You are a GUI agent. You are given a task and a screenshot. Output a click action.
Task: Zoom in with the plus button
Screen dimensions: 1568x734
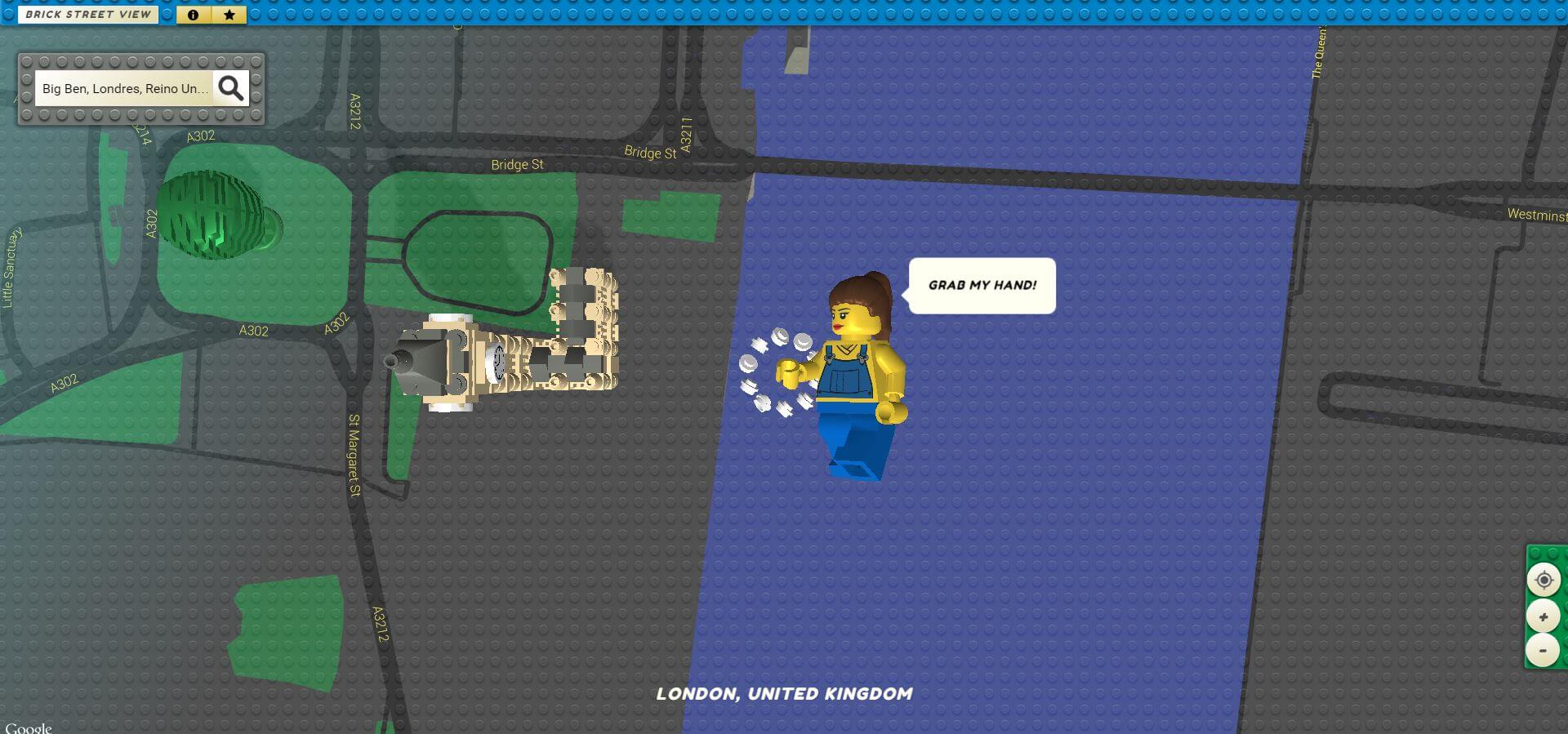click(1543, 616)
